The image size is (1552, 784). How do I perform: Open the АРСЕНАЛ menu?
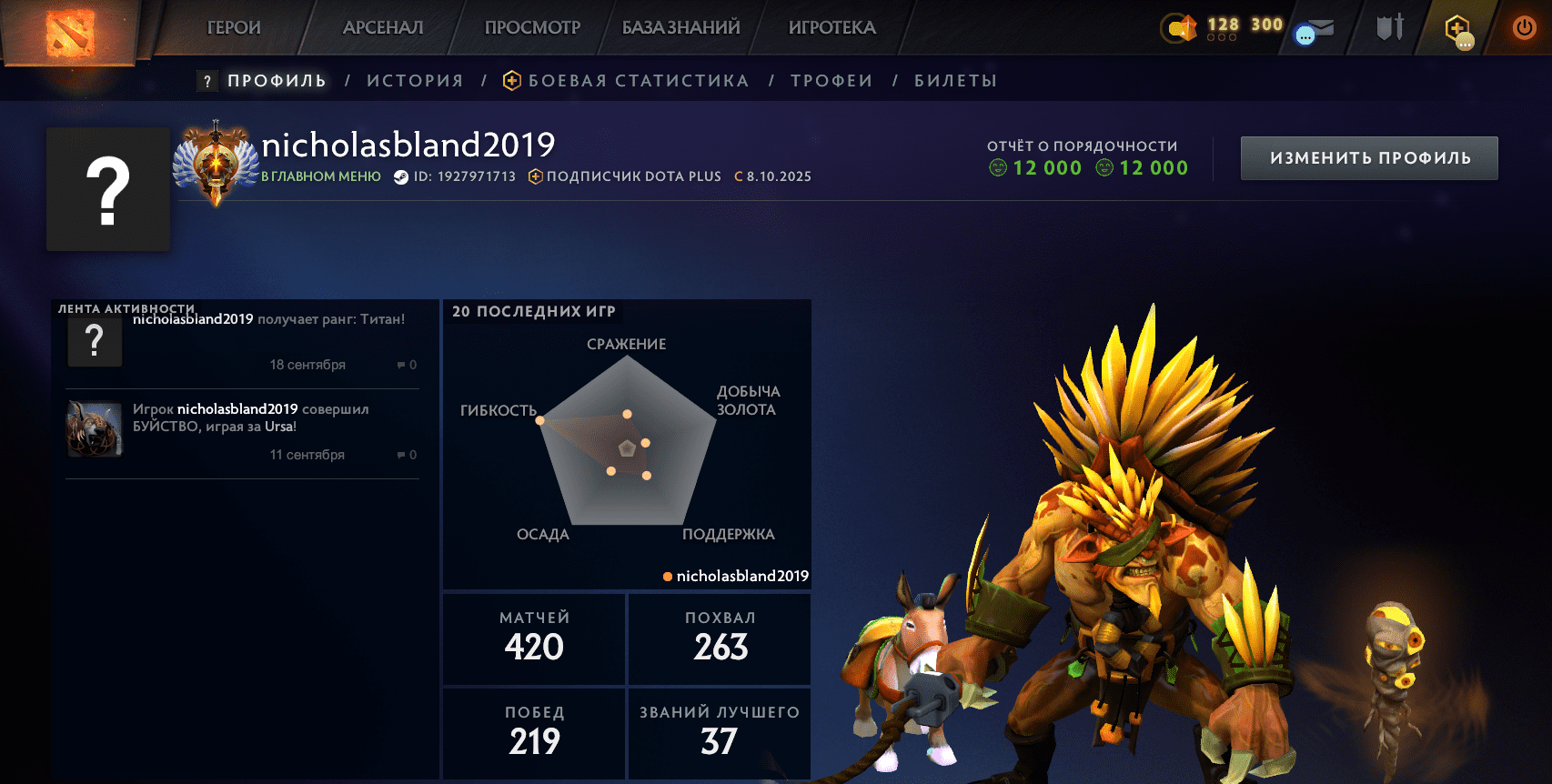pyautogui.click(x=382, y=27)
